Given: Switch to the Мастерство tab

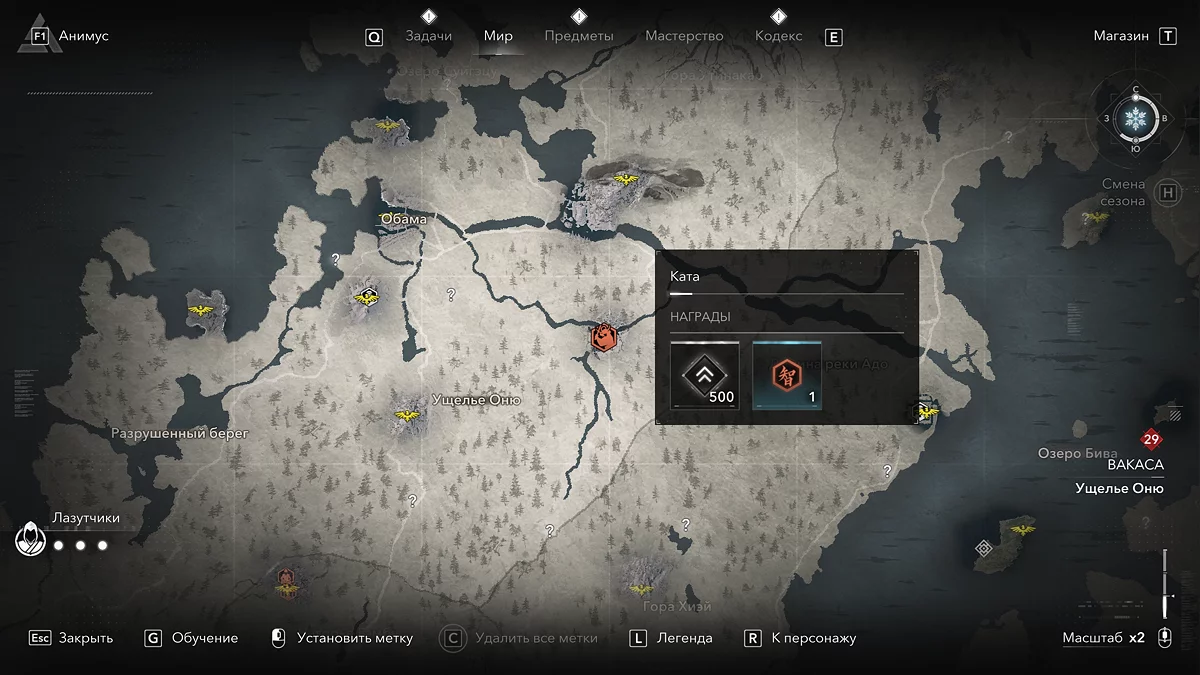Looking at the screenshot, I should [x=684, y=36].
